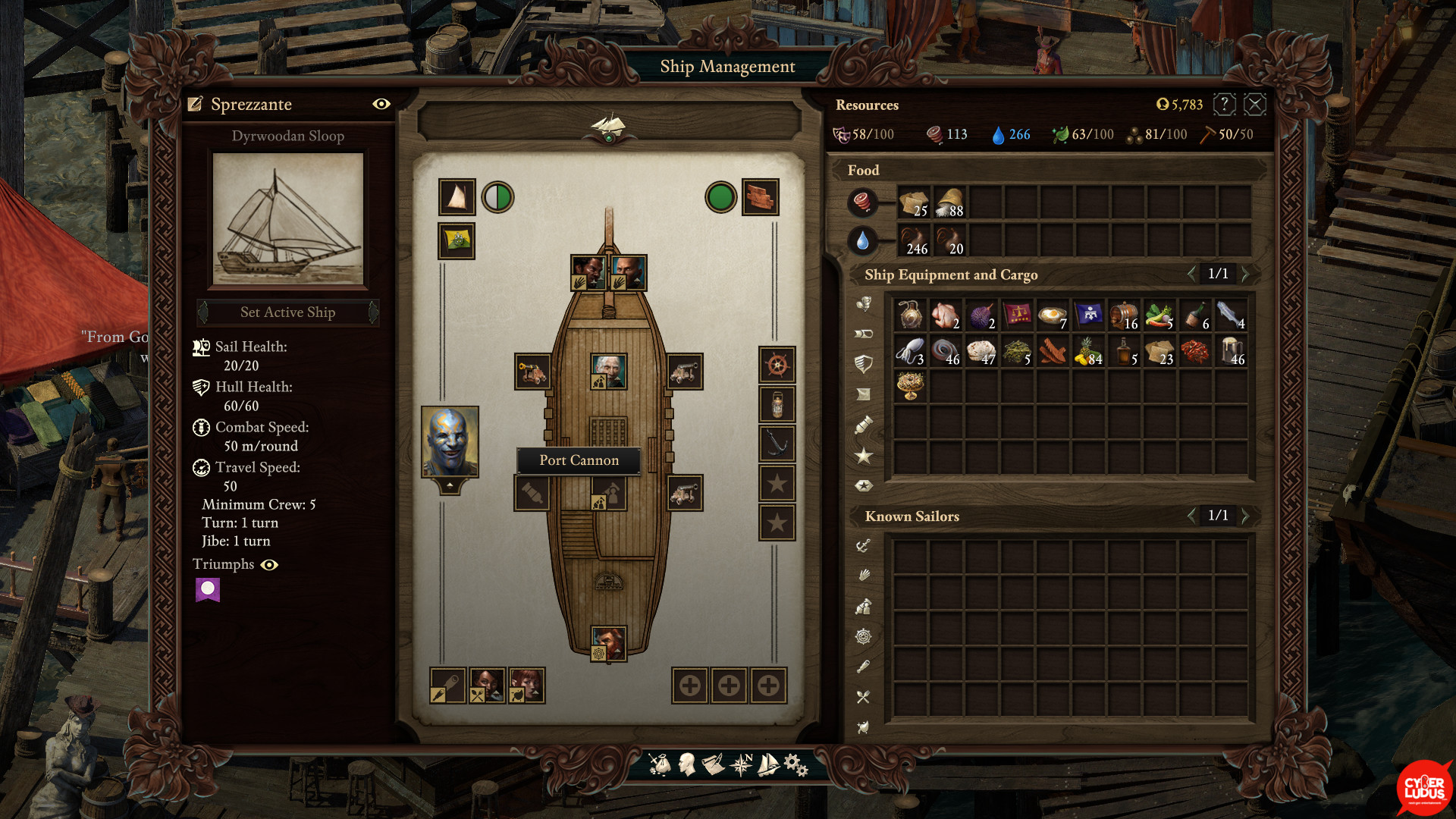Select the ship's wheel upgrade slot
The image size is (1456, 819).
(777, 366)
